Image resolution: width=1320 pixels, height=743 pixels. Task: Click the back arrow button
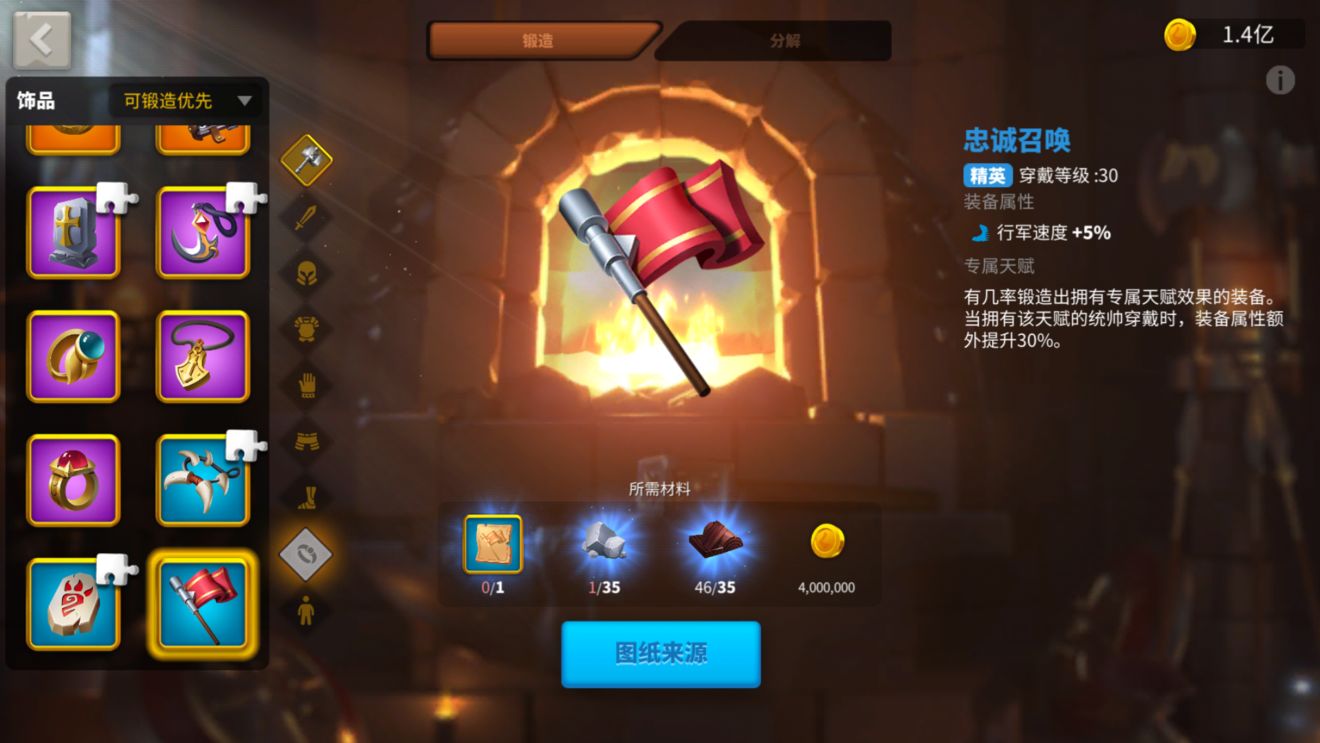click(40, 38)
